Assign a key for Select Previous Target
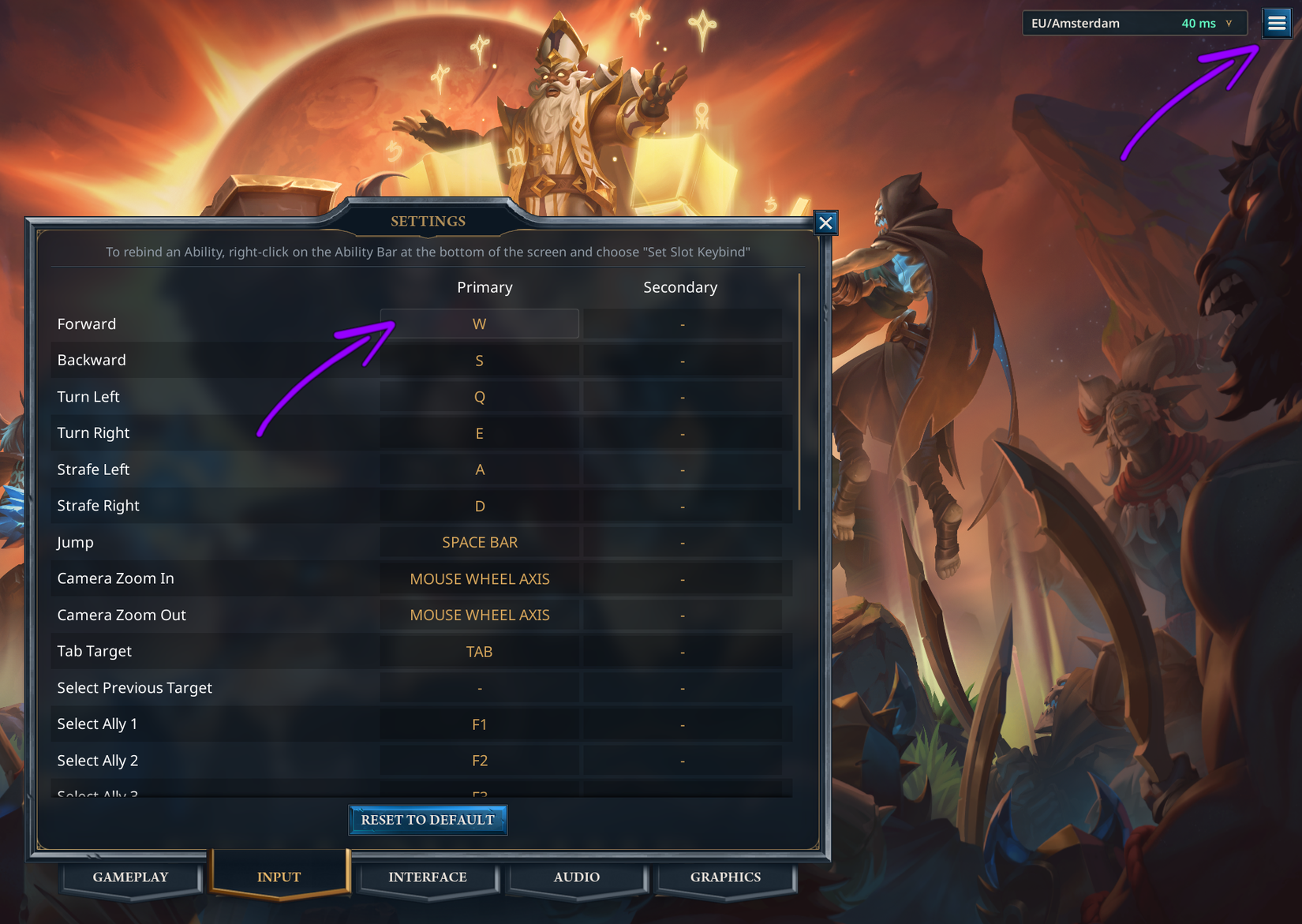This screenshot has height=924, width=1302. point(479,687)
